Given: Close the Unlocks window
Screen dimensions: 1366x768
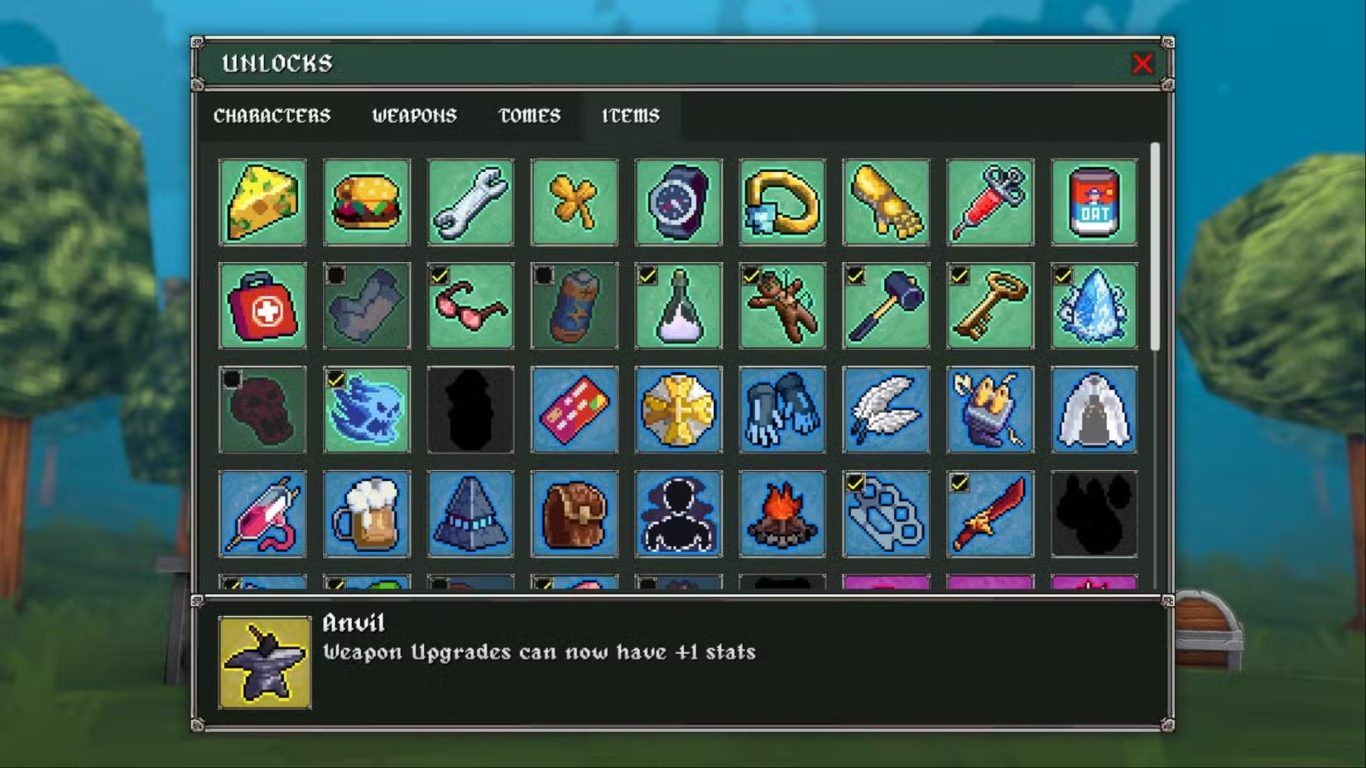Looking at the screenshot, I should coord(1142,64).
